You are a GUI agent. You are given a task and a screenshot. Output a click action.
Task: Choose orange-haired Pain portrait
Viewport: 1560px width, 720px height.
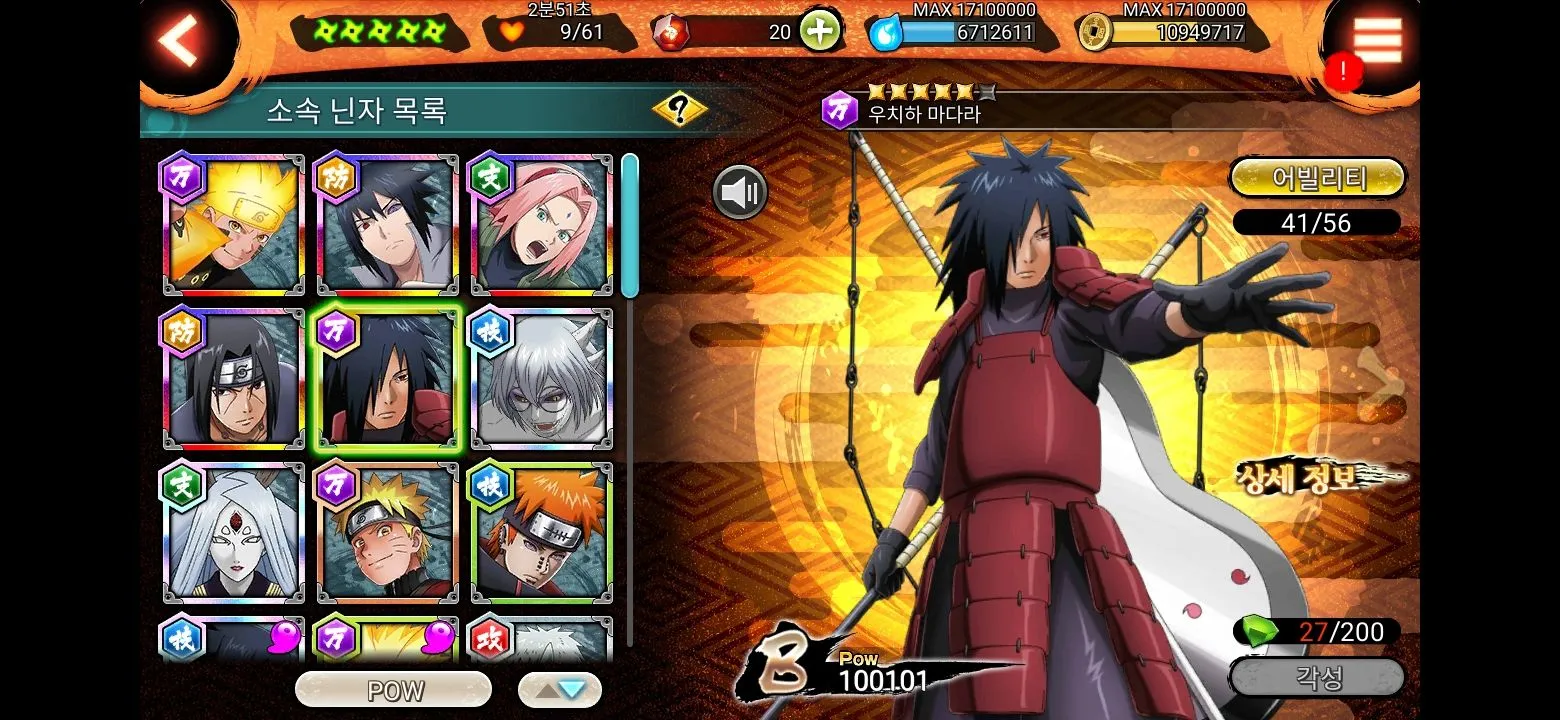tap(542, 534)
